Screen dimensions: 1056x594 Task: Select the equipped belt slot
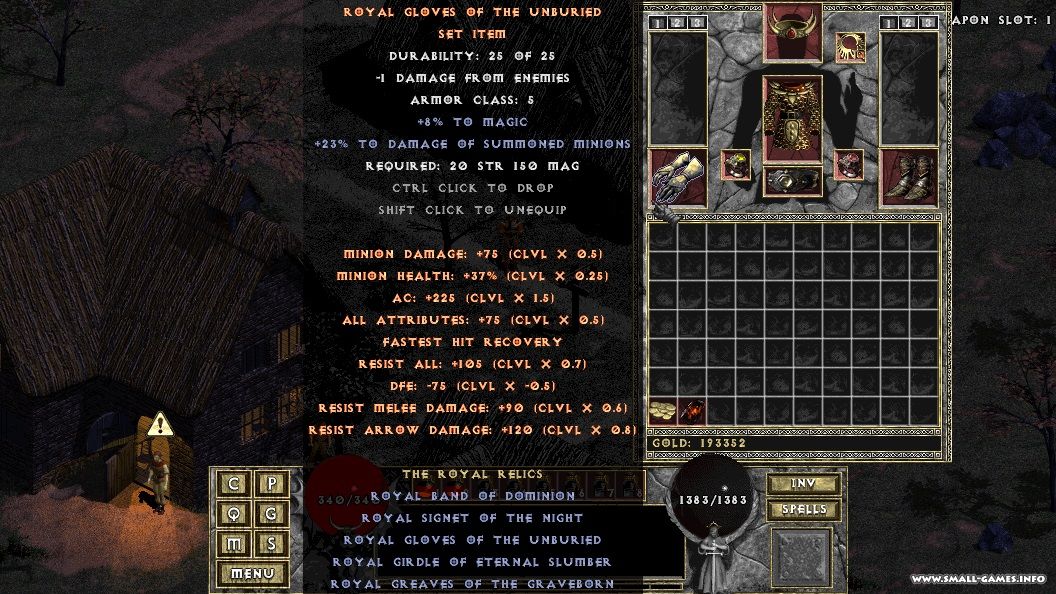(x=793, y=182)
